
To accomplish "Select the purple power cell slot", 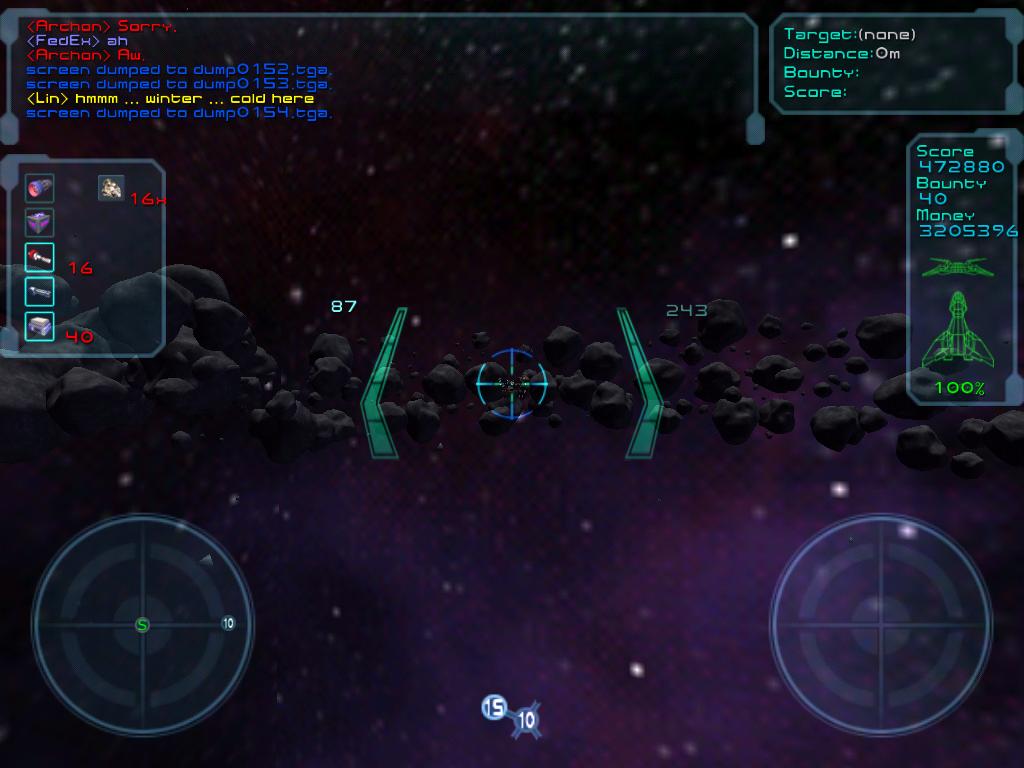I will pos(39,223).
